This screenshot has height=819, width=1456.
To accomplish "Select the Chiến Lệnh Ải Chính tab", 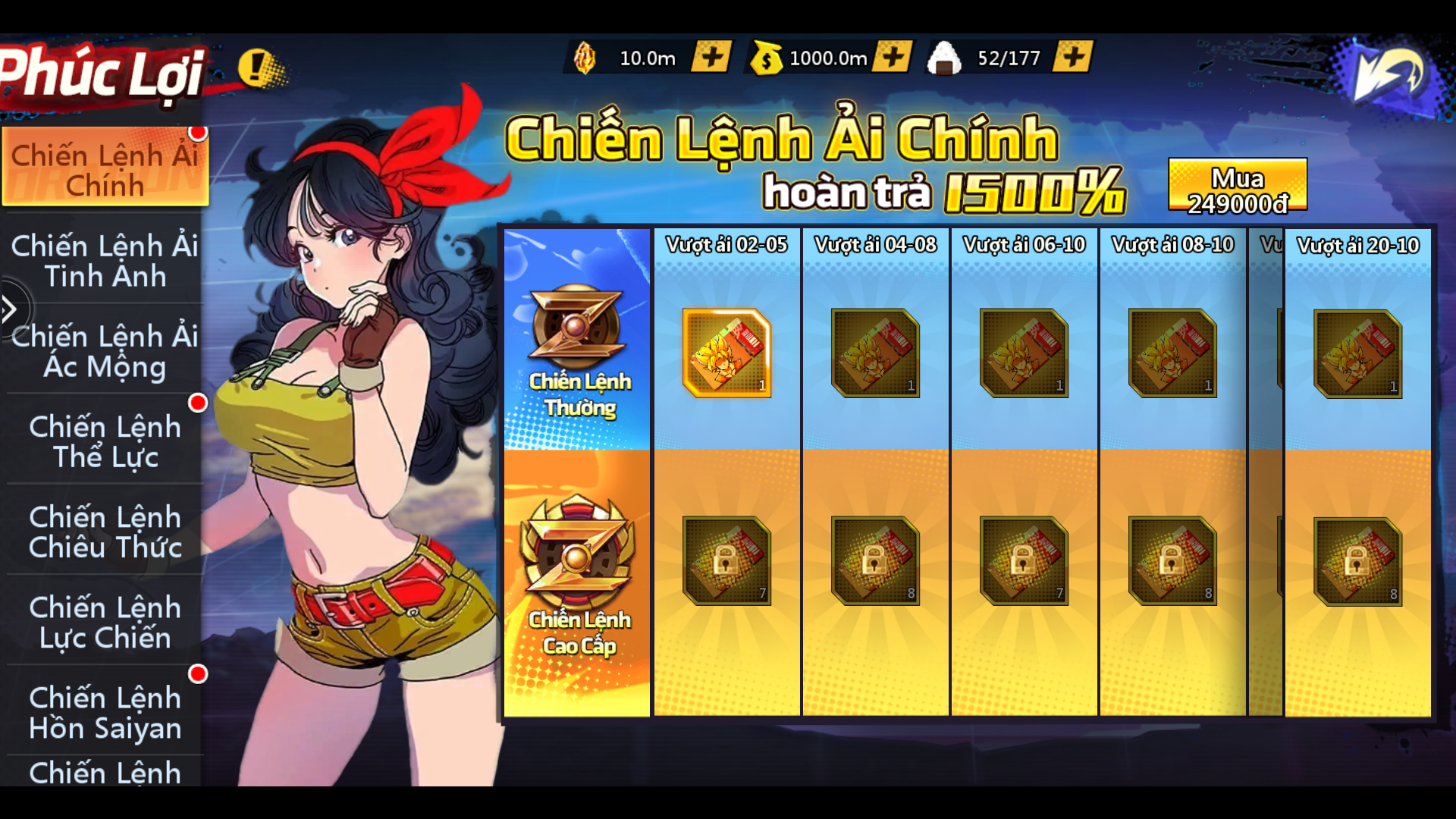I will (x=105, y=168).
